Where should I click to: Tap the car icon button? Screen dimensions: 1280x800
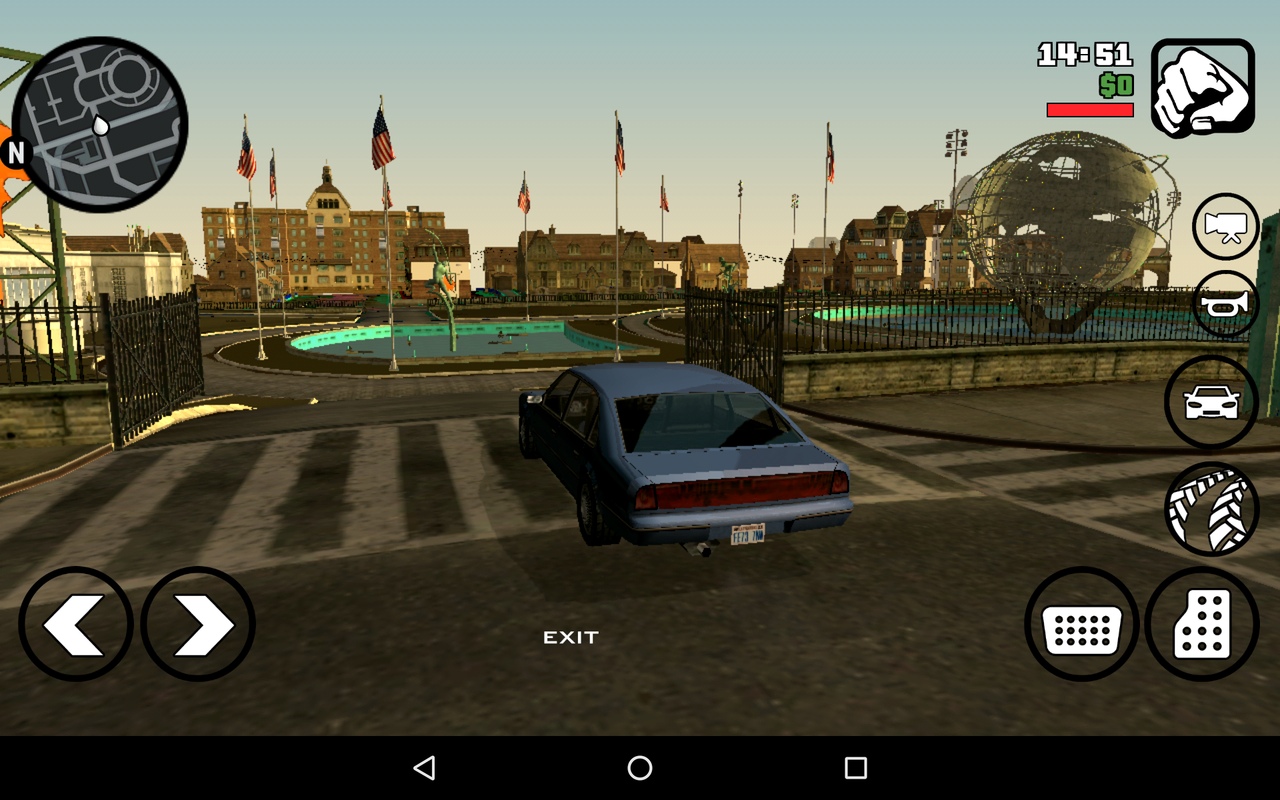click(1211, 402)
